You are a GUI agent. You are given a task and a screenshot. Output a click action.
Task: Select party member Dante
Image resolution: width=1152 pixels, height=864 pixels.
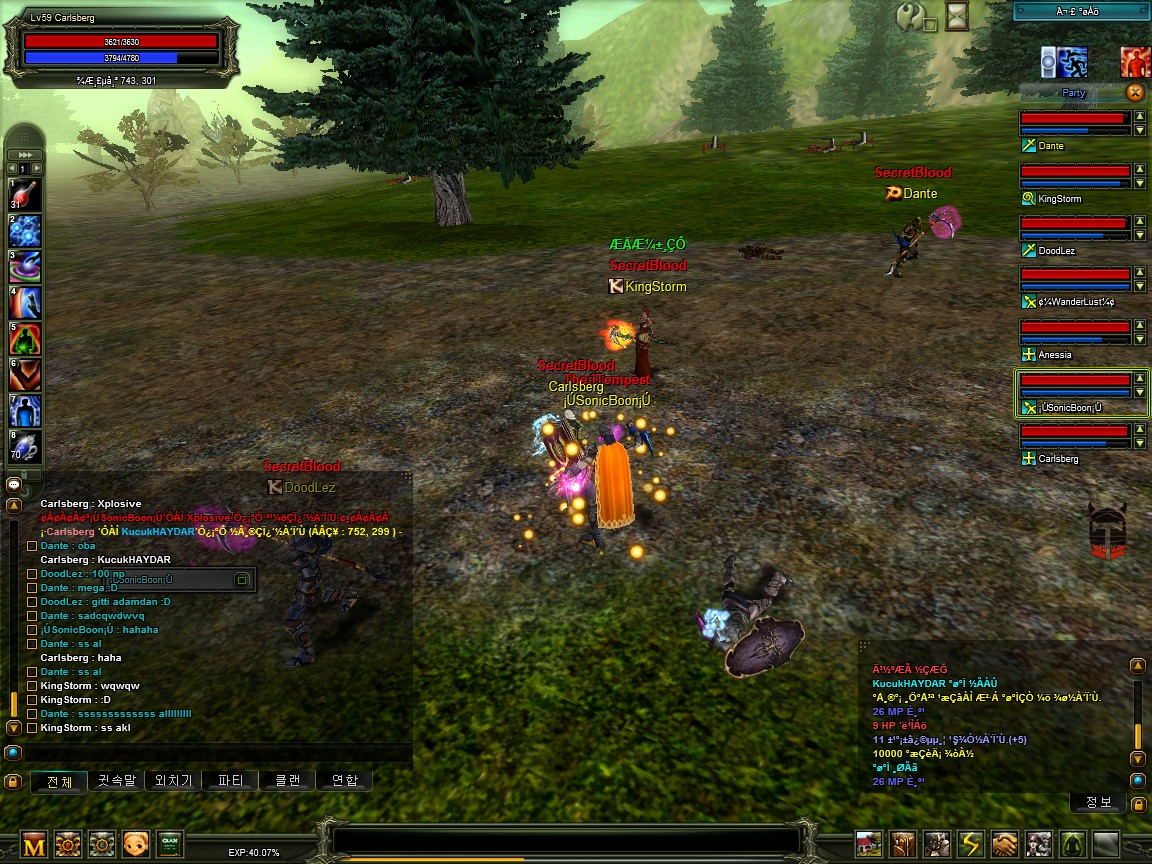pyautogui.click(x=1074, y=124)
